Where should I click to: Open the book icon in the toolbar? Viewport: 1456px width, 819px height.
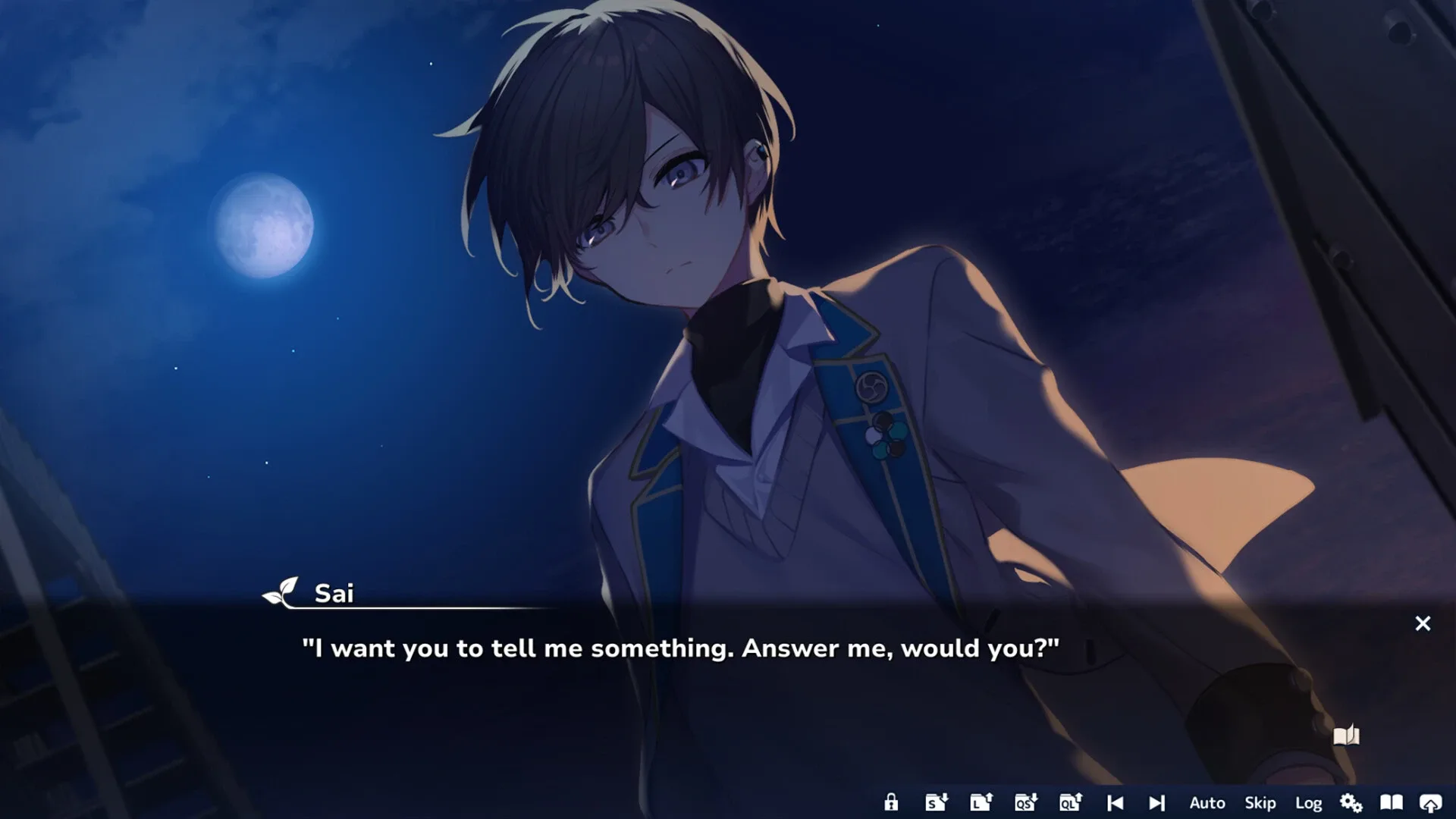(x=1391, y=802)
